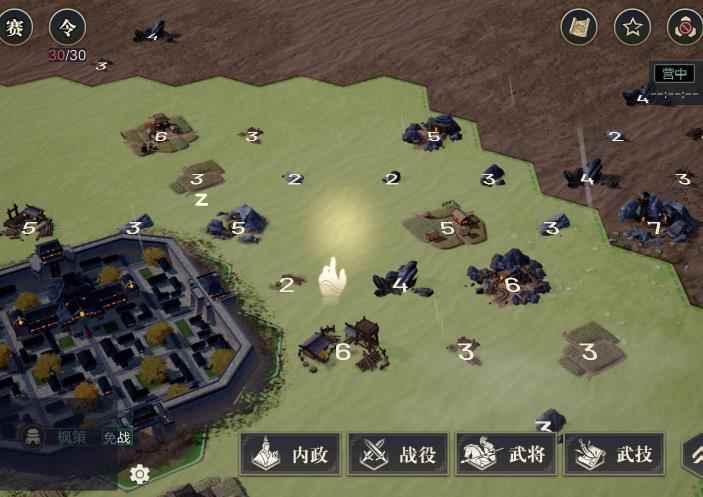The height and width of the screenshot is (497, 703).
Task: Expand the arrow button beside 武技
Action: 693,455
